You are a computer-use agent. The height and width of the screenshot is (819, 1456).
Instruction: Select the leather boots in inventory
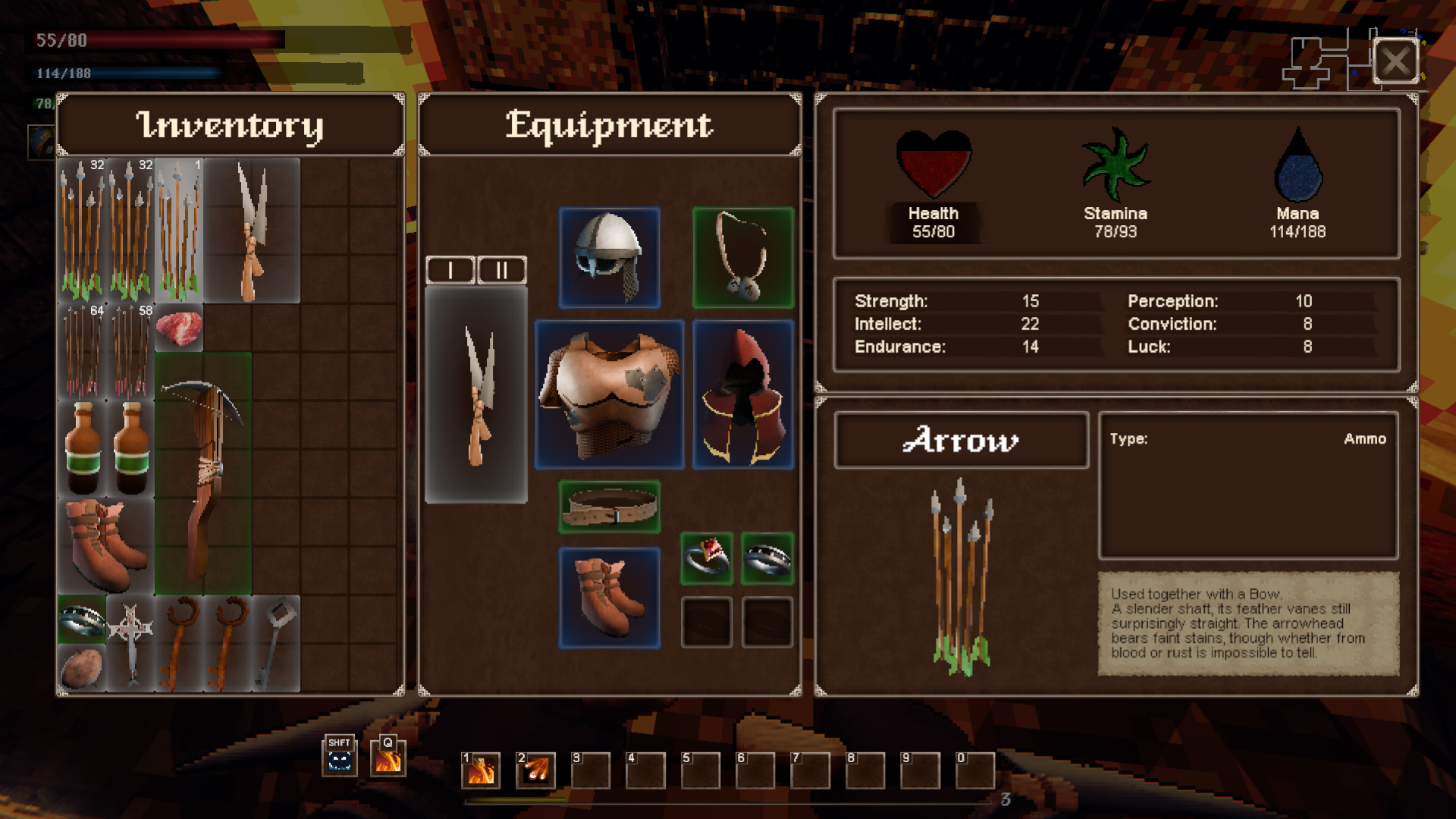click(105, 544)
